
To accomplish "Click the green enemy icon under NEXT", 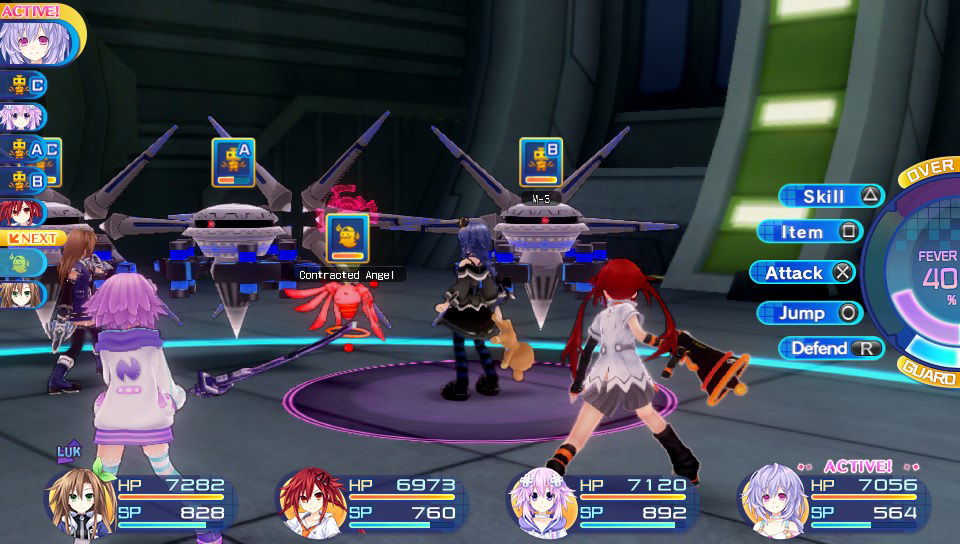I will [x=22, y=263].
